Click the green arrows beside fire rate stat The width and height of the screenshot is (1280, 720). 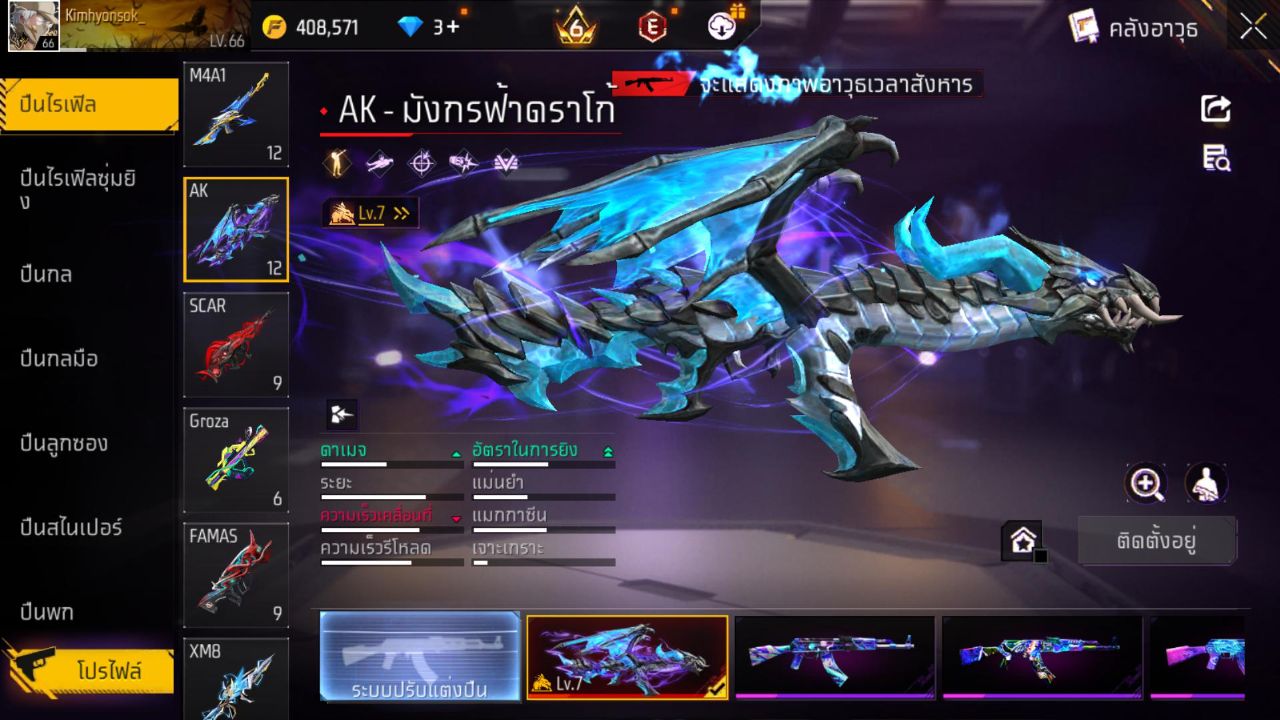[x=608, y=450]
